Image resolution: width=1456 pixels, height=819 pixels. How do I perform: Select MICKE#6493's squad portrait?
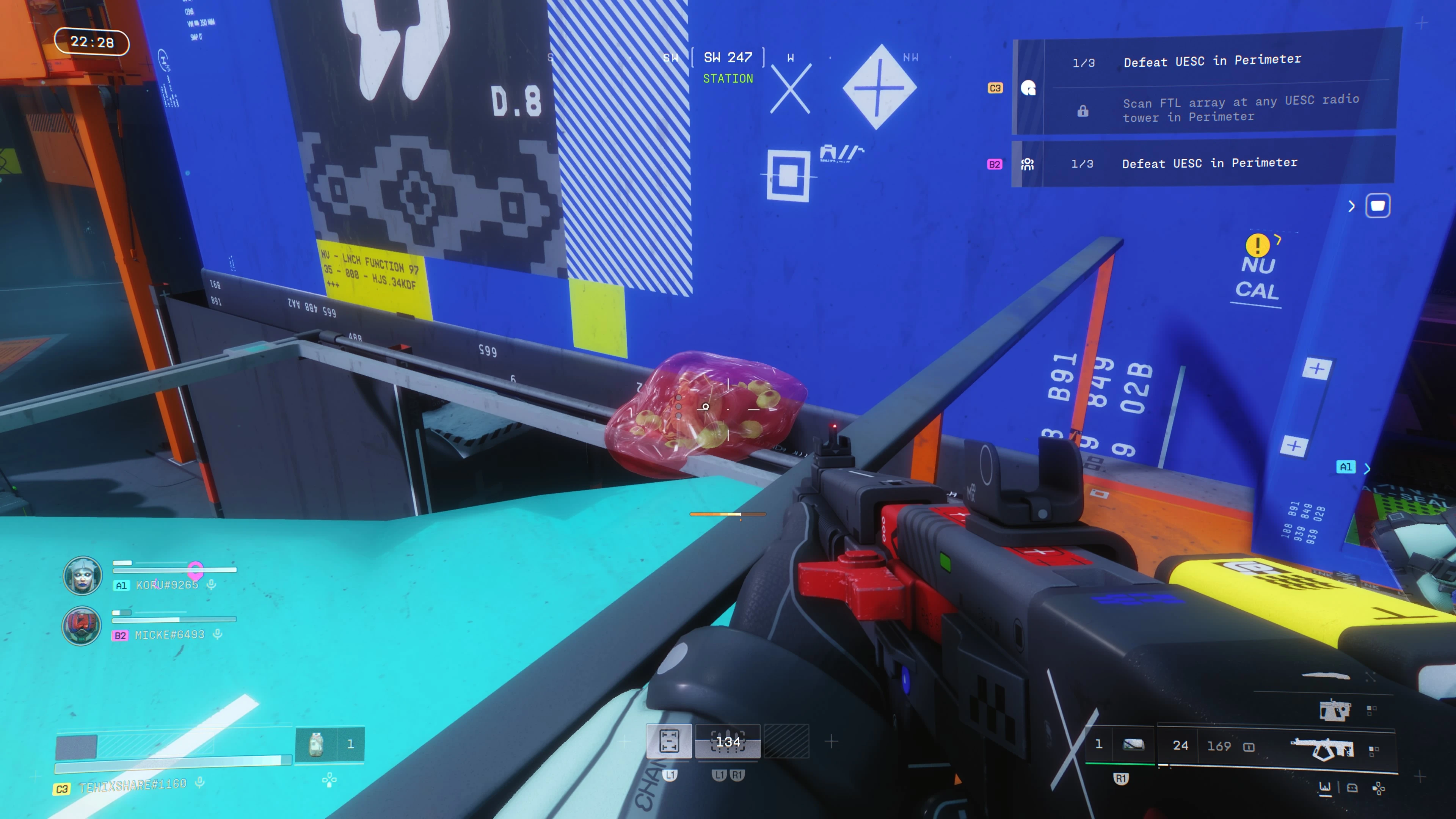pyautogui.click(x=82, y=626)
